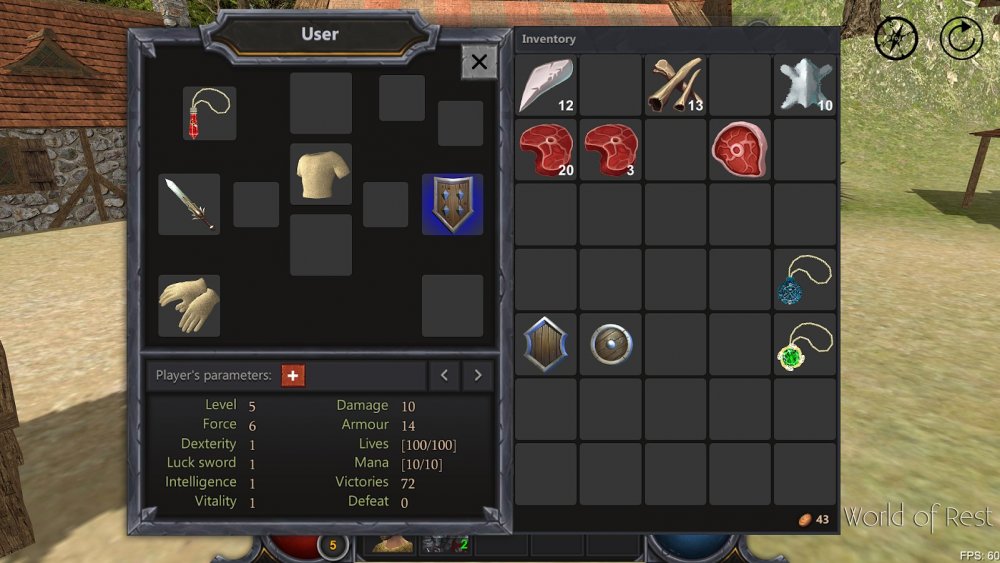The image size is (1000, 563).
Task: Select the white fang stack of 12
Action: click(546, 85)
